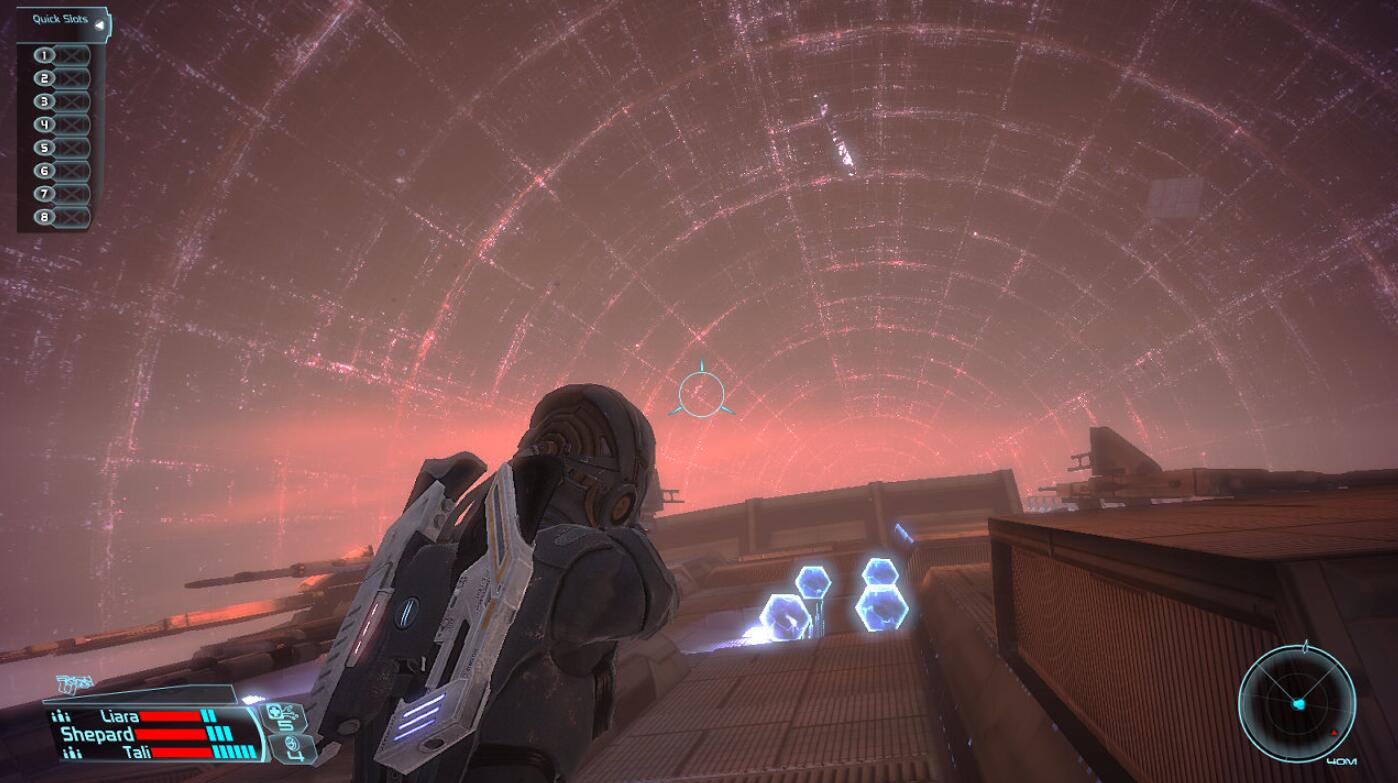Select squad member Liara

click(121, 716)
